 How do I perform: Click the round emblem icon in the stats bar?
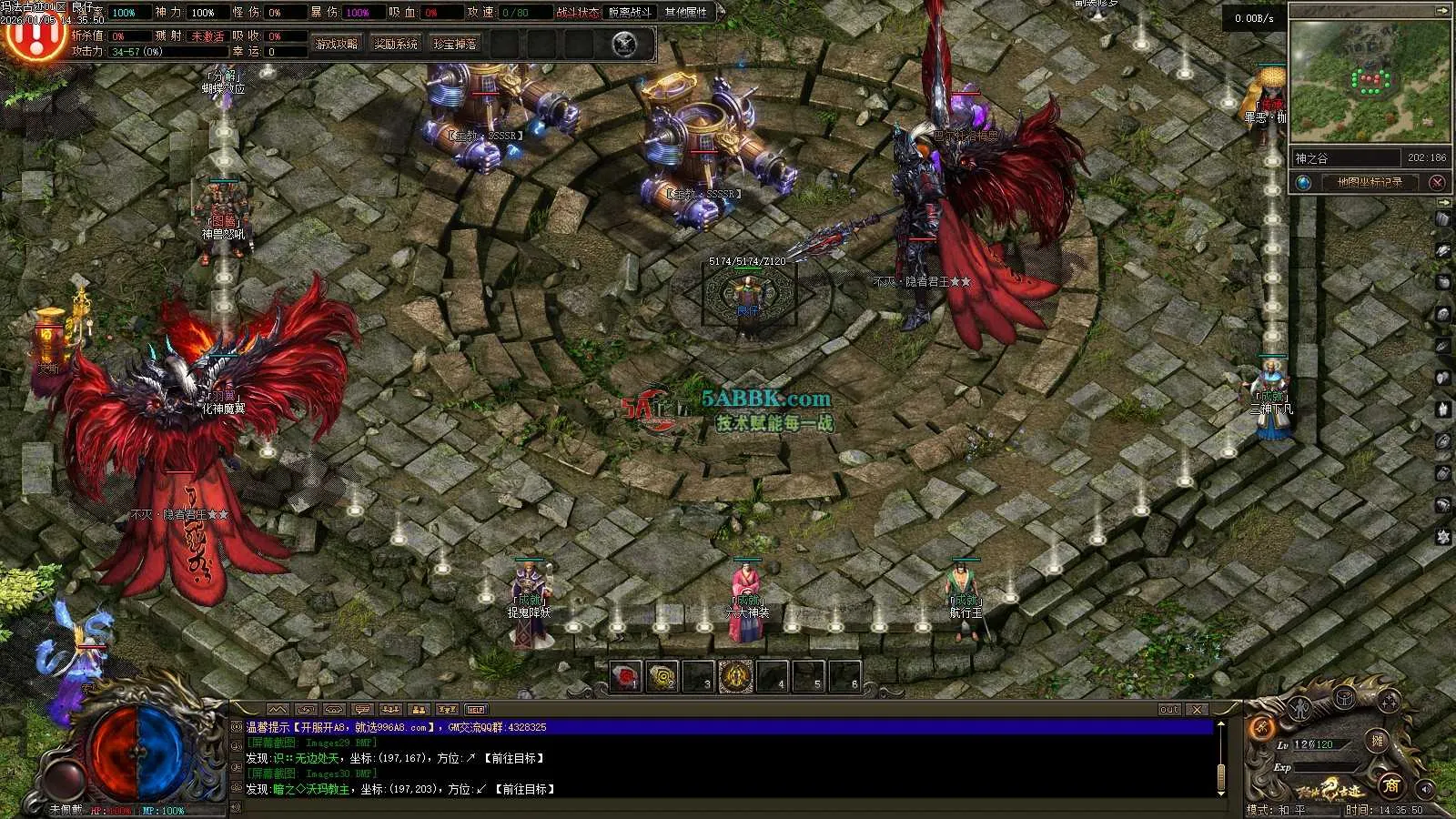624,44
